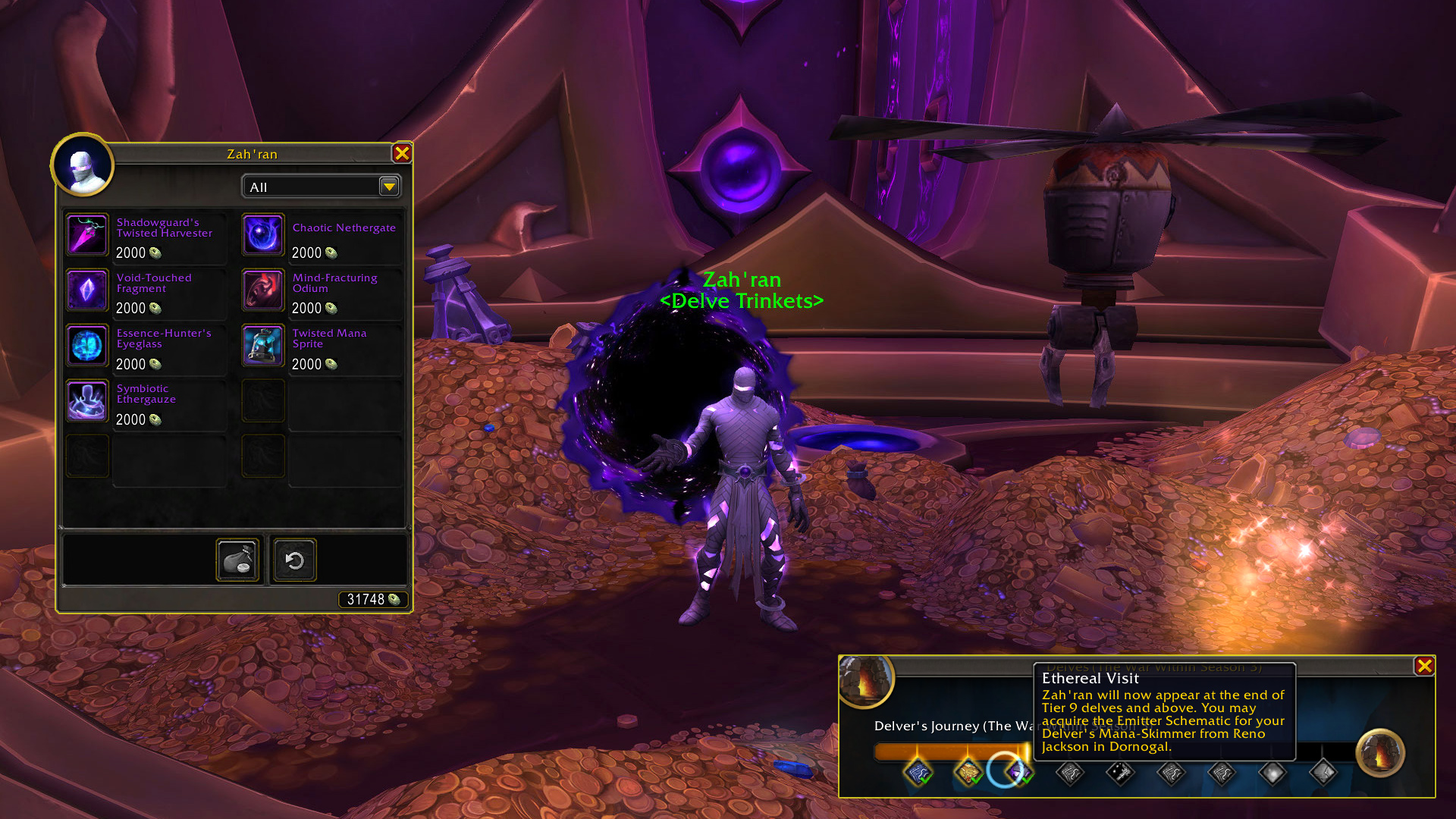This screenshot has width=1456, height=819.
Task: Open the buyback arrow button
Action: [x=294, y=560]
